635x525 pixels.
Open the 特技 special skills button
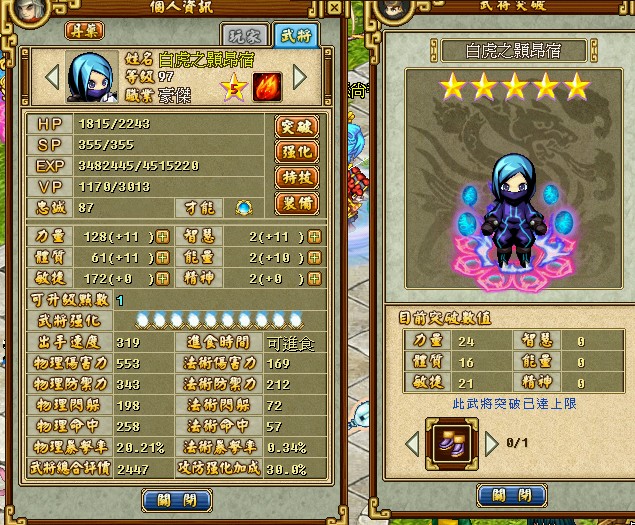click(296, 179)
